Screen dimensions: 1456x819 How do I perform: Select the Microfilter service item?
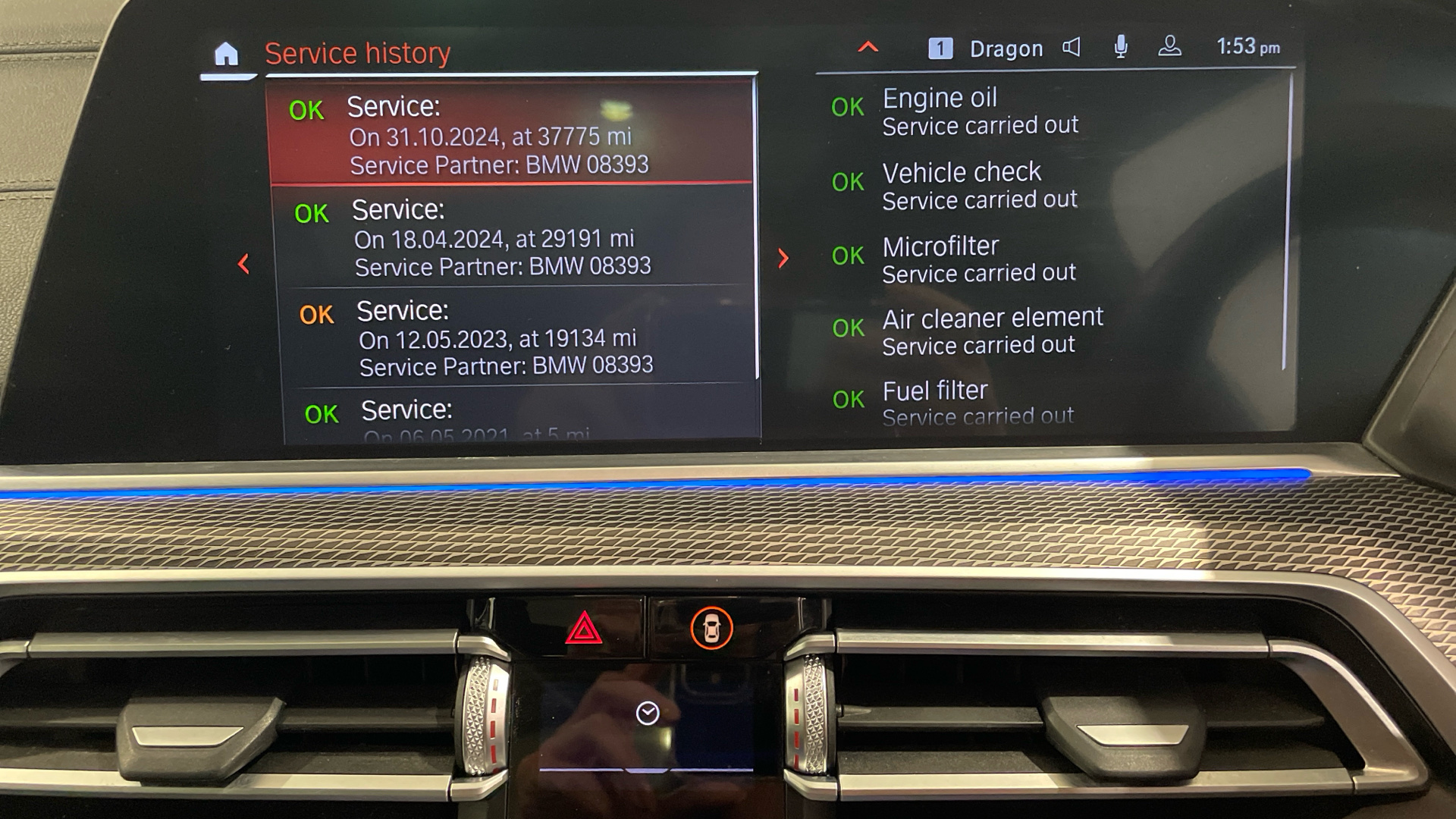pyautogui.click(x=978, y=259)
